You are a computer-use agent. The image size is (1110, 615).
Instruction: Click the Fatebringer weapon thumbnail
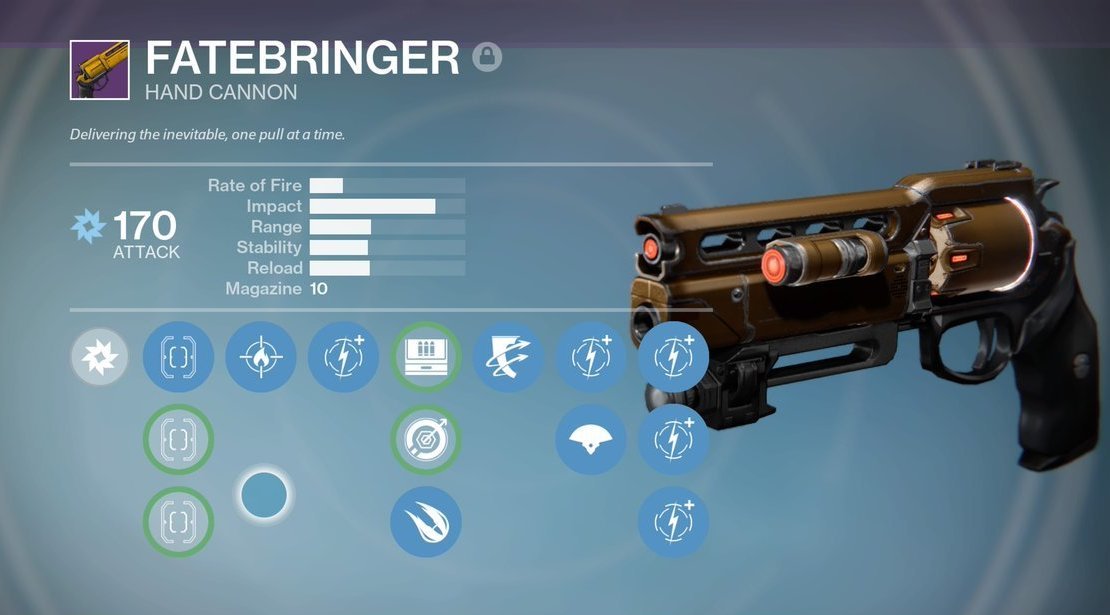[99, 70]
